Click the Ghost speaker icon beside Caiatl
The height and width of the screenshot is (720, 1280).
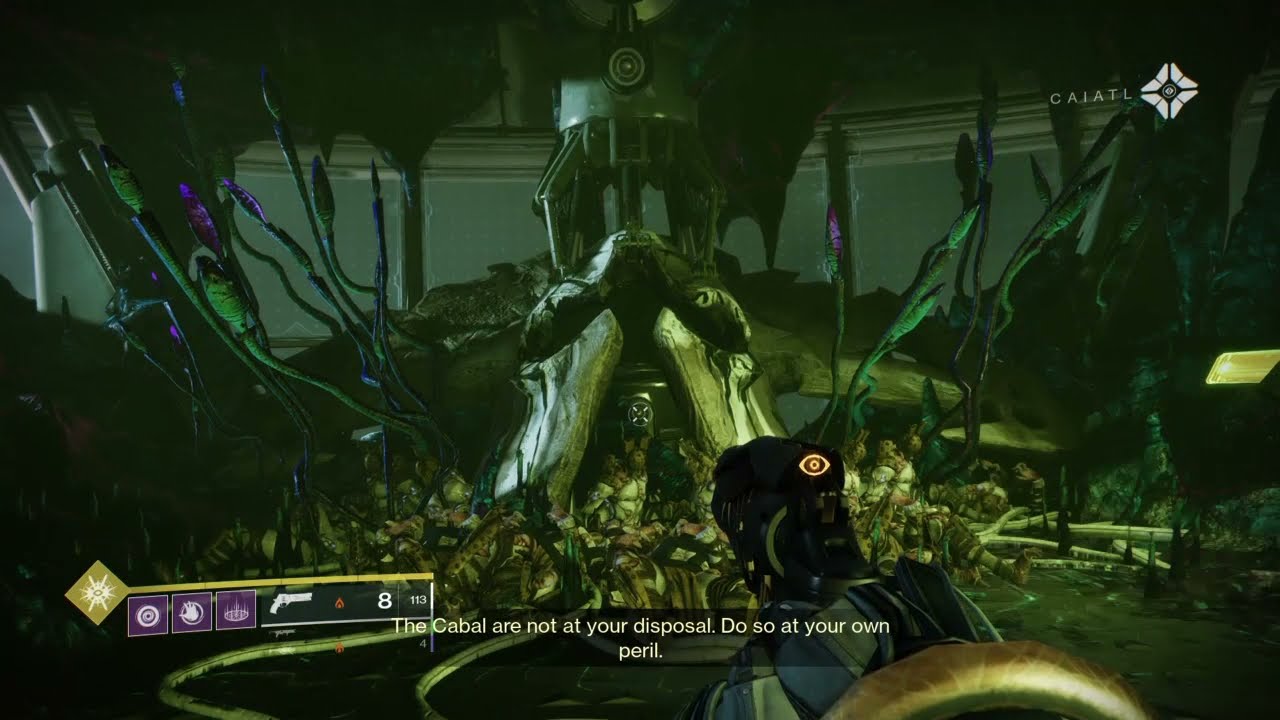tap(1168, 91)
